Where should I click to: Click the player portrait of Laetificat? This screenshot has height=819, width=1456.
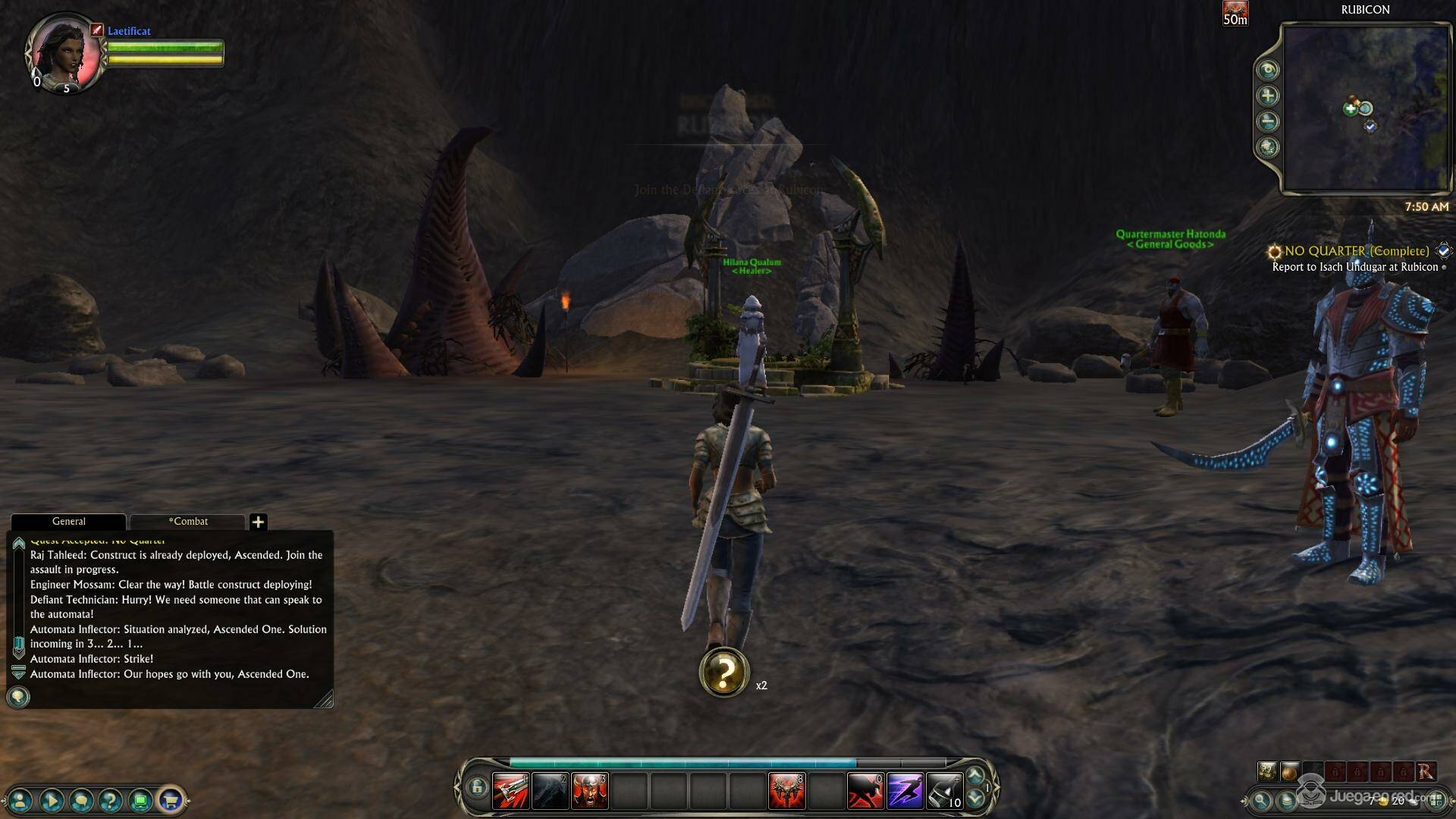[x=64, y=53]
